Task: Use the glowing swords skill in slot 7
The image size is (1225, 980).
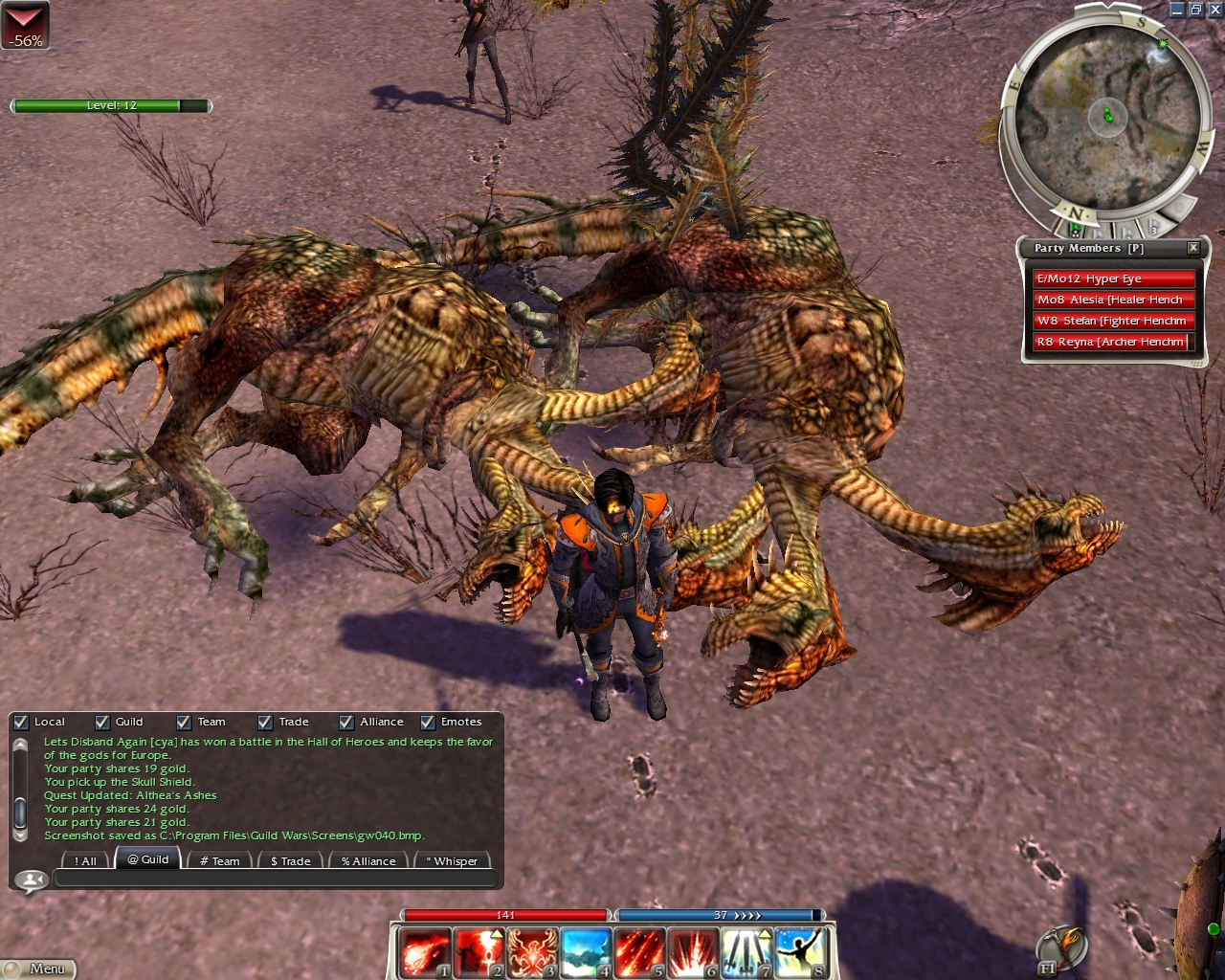Action: (746, 952)
